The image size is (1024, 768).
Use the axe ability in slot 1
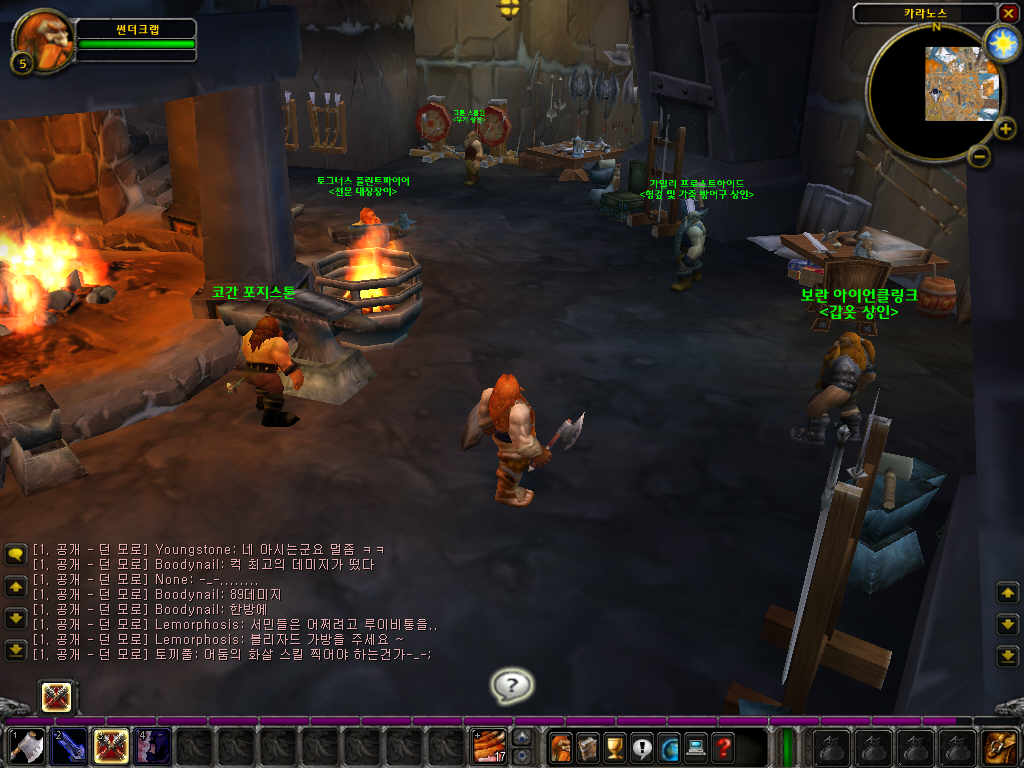pos(25,747)
